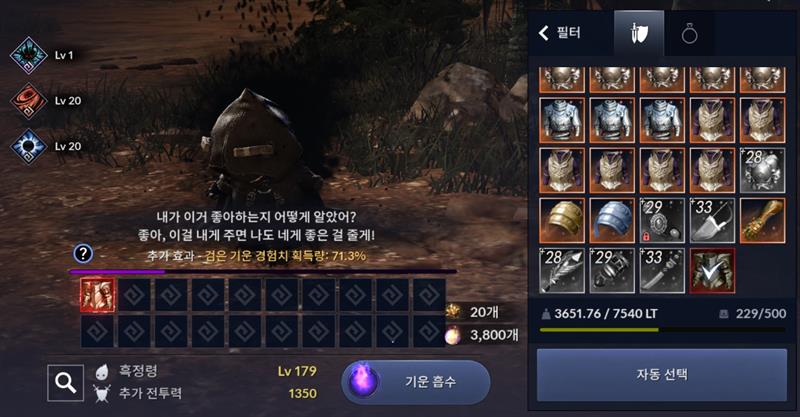Image resolution: width=800 pixels, height=417 pixels.
Task: Open the question mark help icon
Action: (84, 254)
